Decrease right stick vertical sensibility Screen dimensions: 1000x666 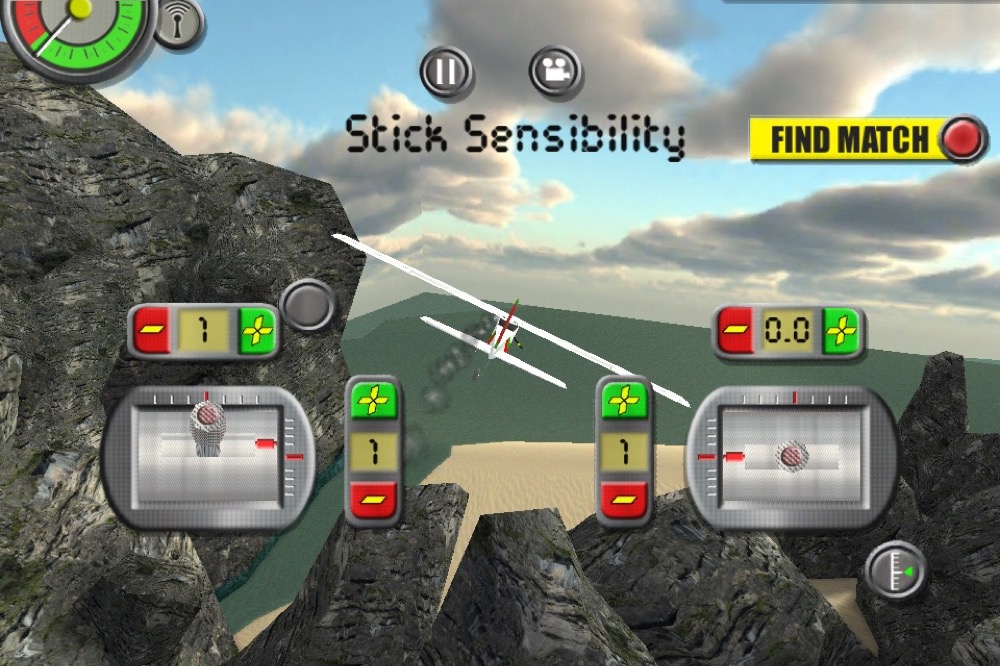624,499
